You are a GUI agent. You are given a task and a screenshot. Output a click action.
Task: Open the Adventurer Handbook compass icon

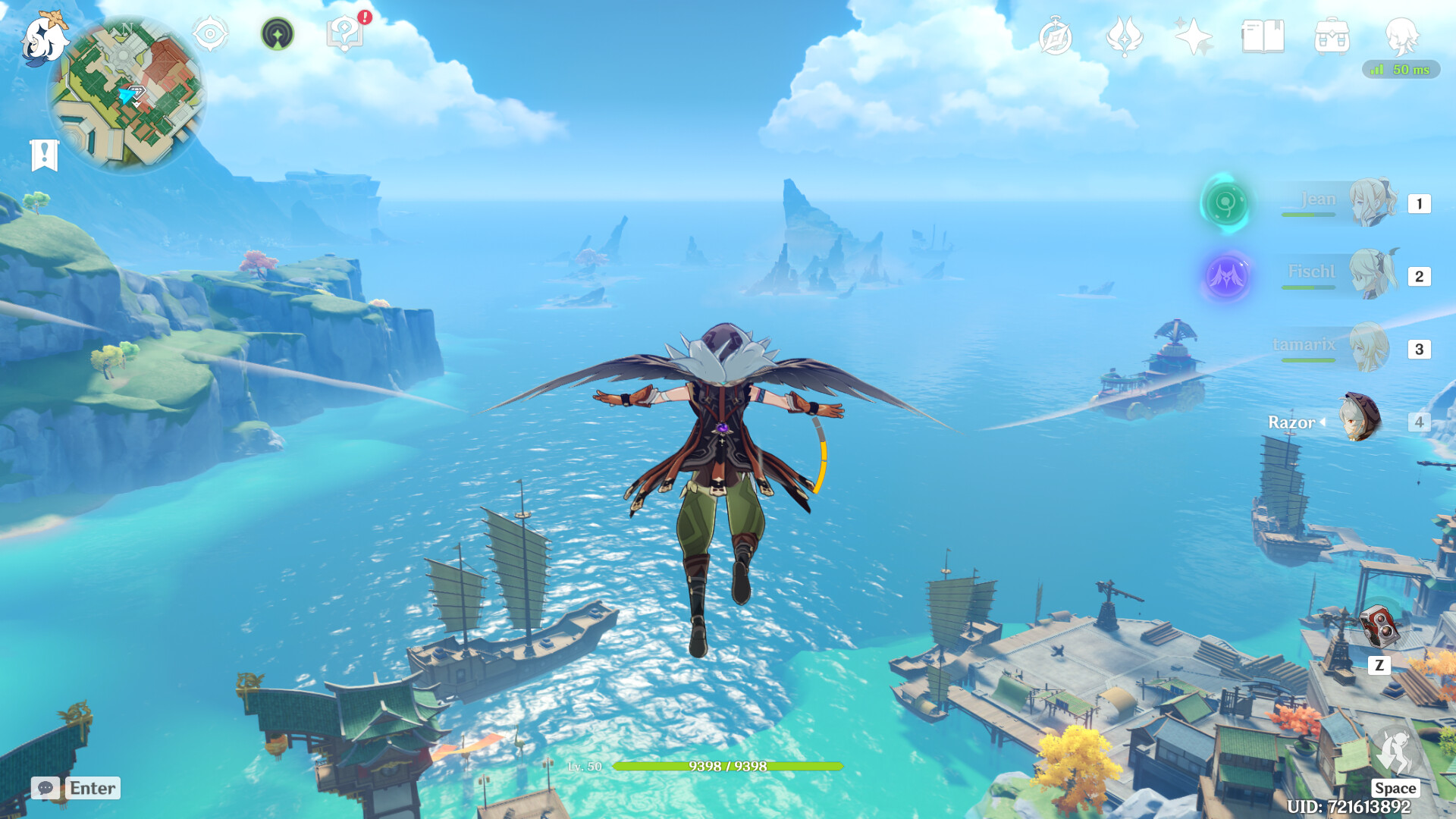[x=1055, y=37]
